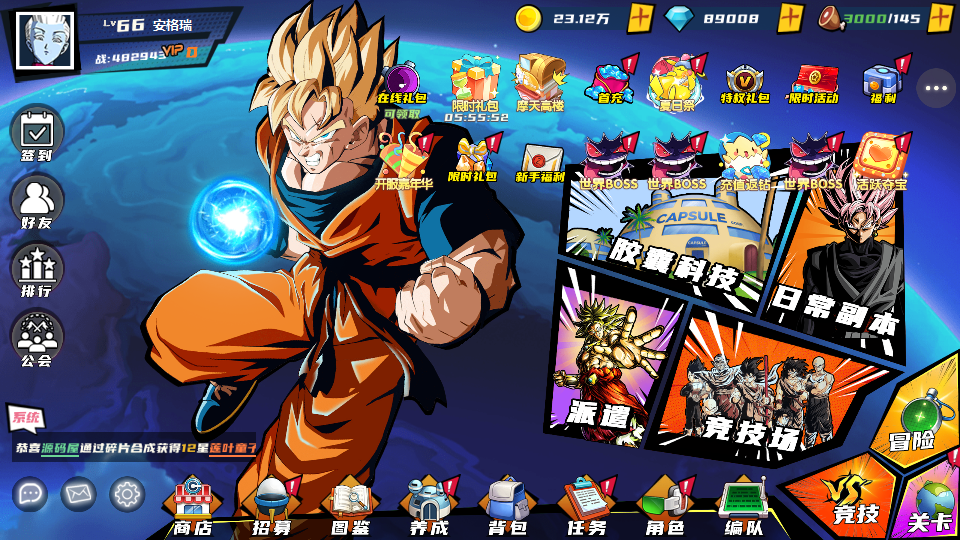
Task: Add gold coins with plus button
Action: [641, 18]
